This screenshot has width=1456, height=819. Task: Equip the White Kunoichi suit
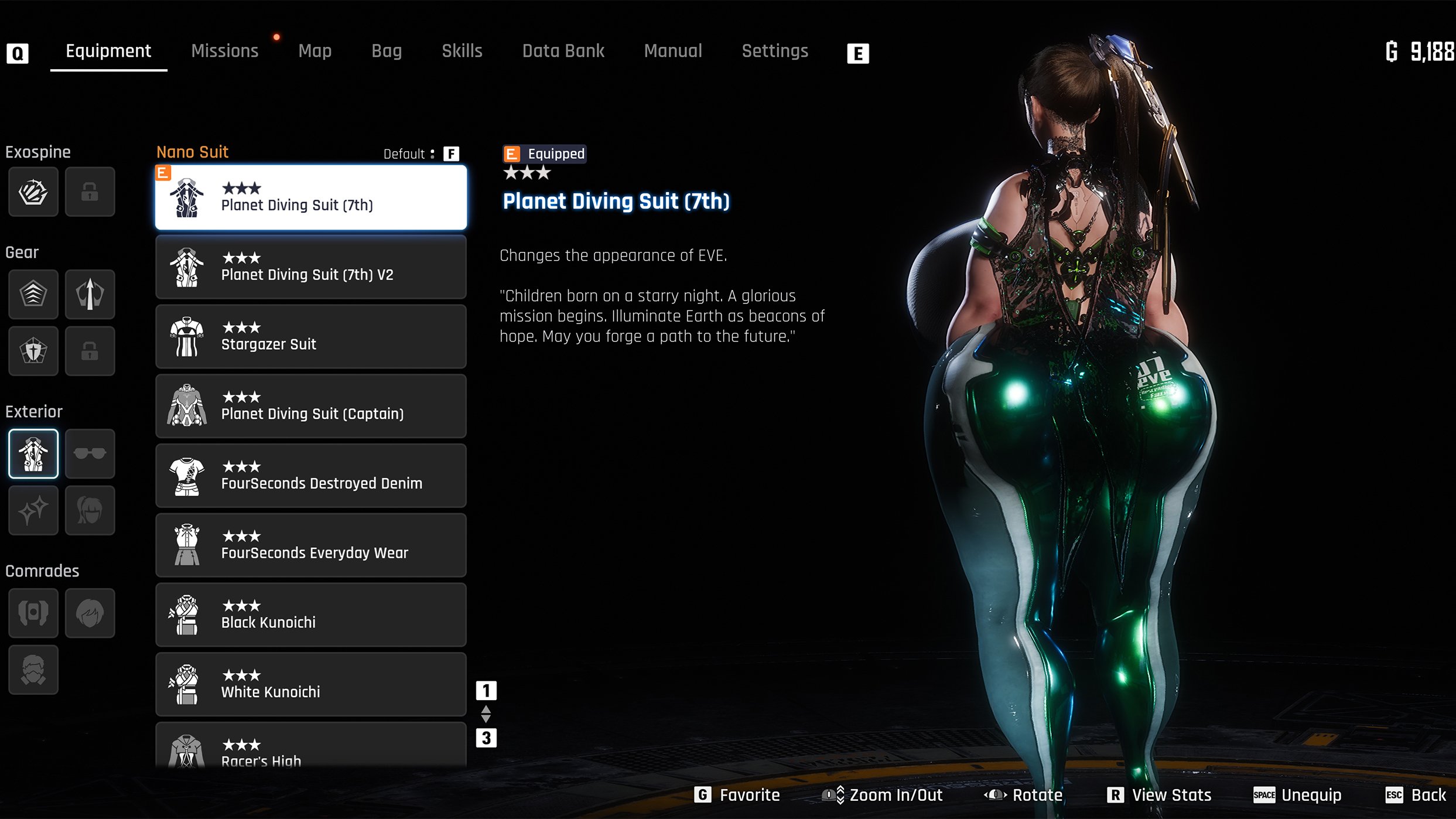[310, 685]
